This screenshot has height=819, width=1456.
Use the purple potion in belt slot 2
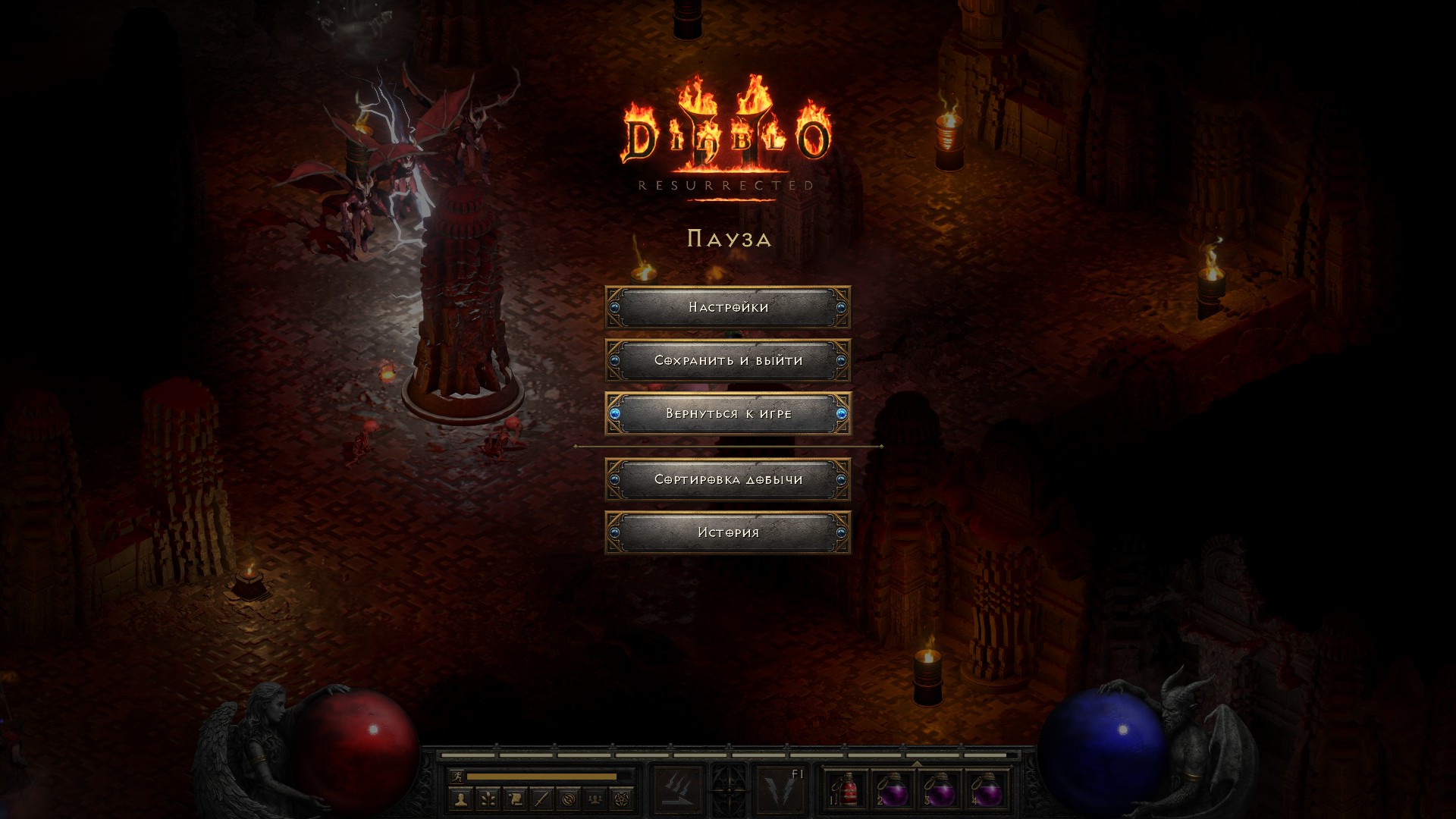893,790
